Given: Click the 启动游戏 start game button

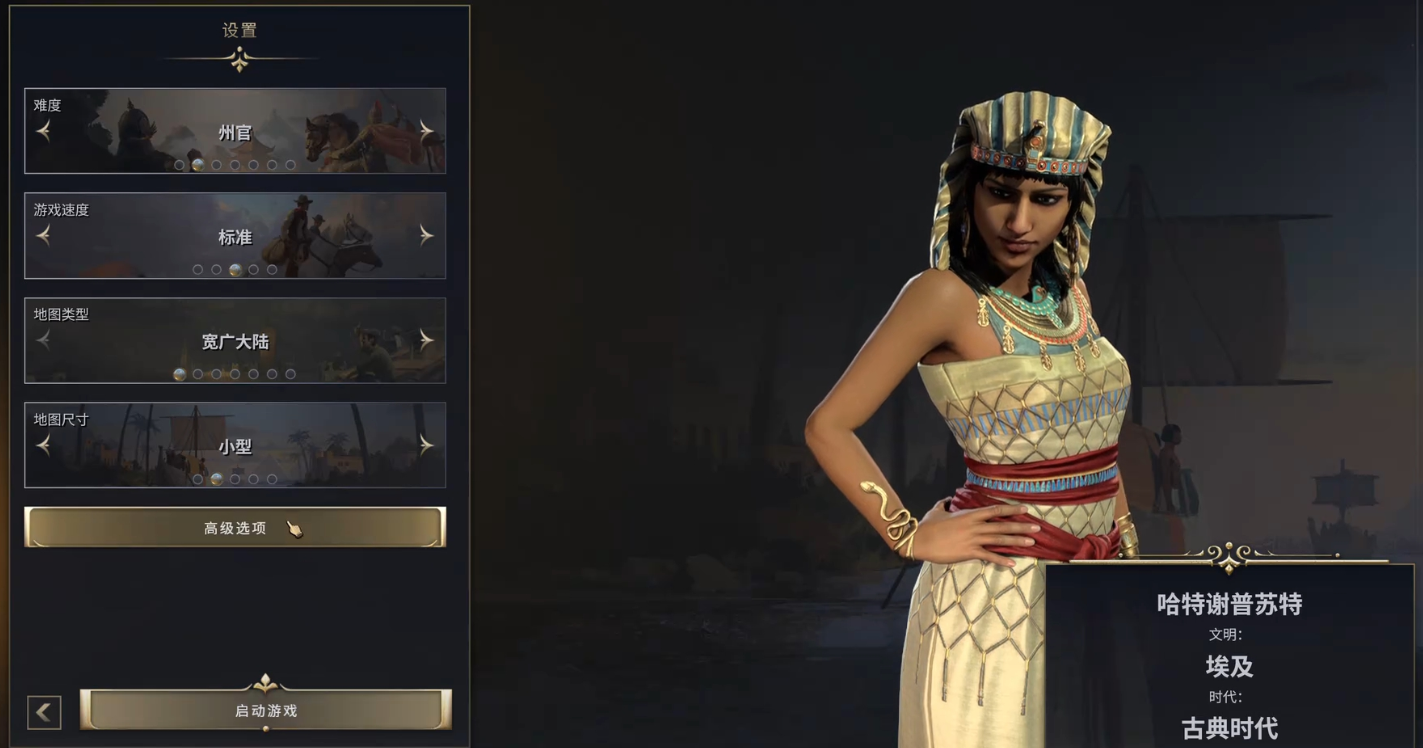Looking at the screenshot, I should [266, 711].
